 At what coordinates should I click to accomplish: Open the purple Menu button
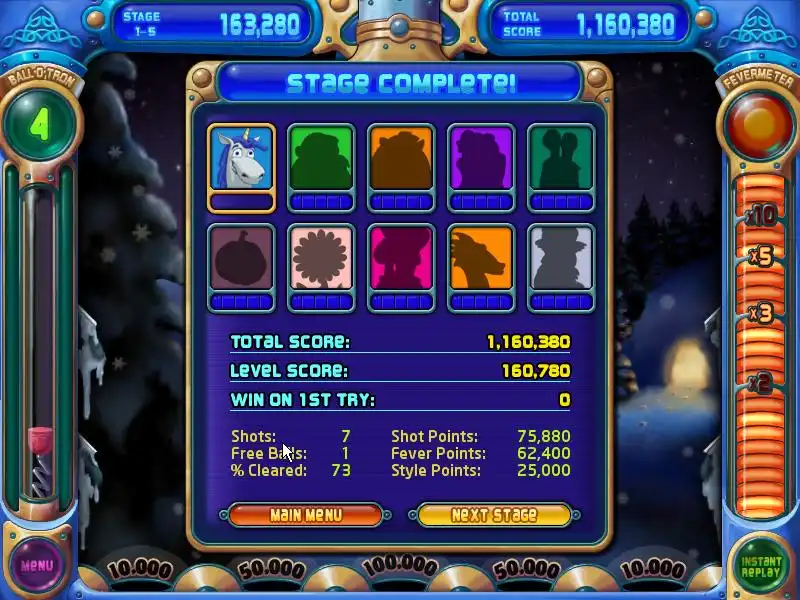(x=37, y=564)
